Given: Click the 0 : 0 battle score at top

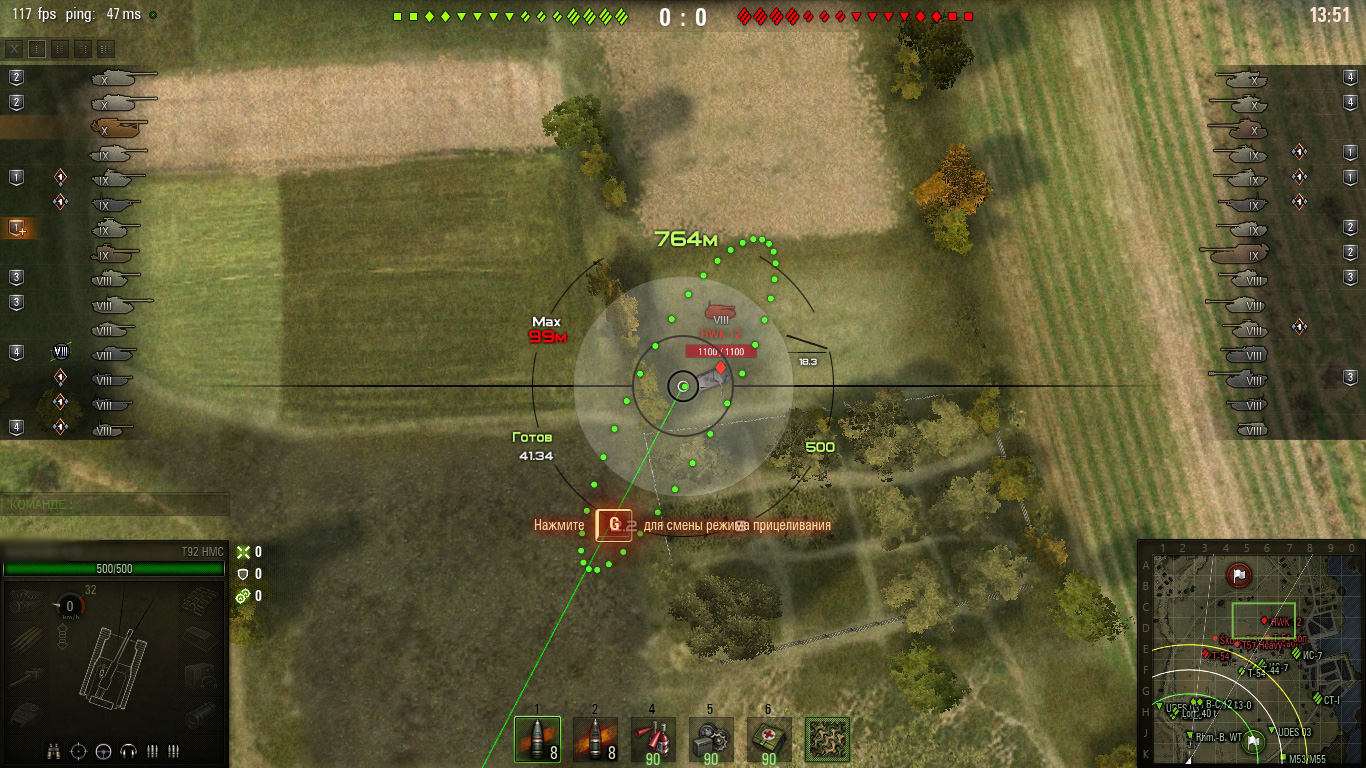Looking at the screenshot, I should click(x=683, y=16).
